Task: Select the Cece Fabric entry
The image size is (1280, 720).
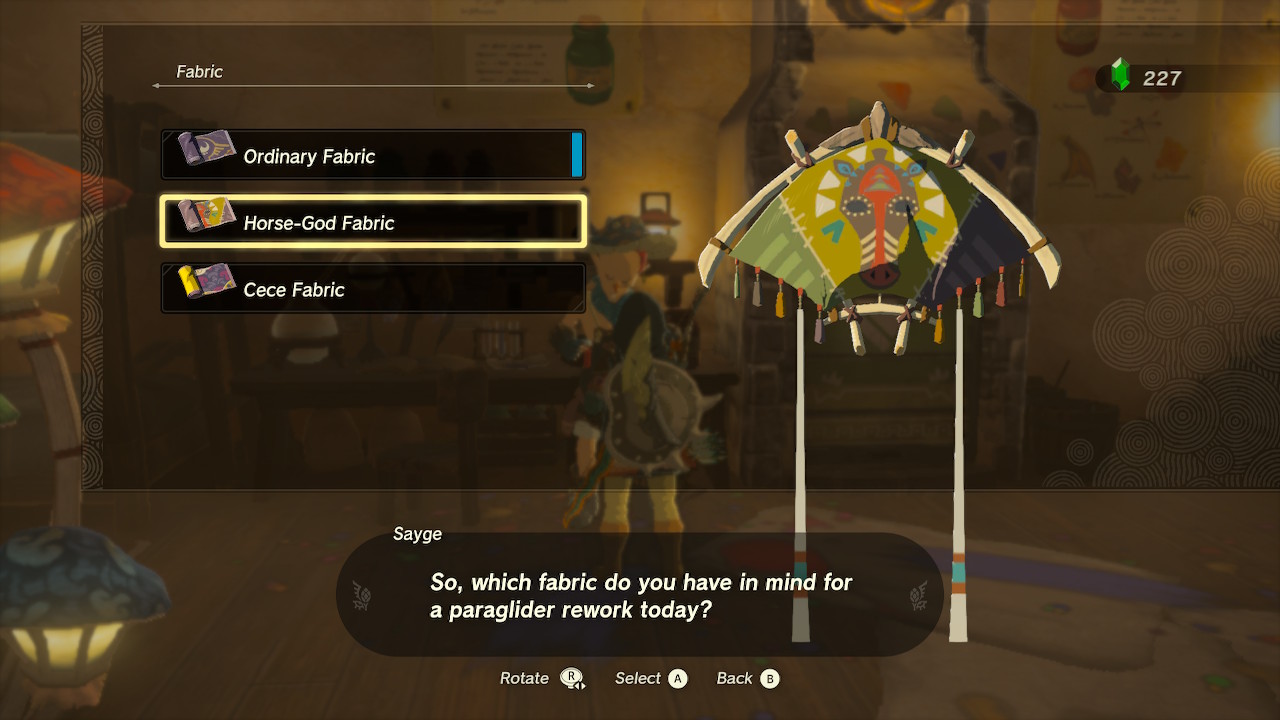Action: [x=373, y=289]
